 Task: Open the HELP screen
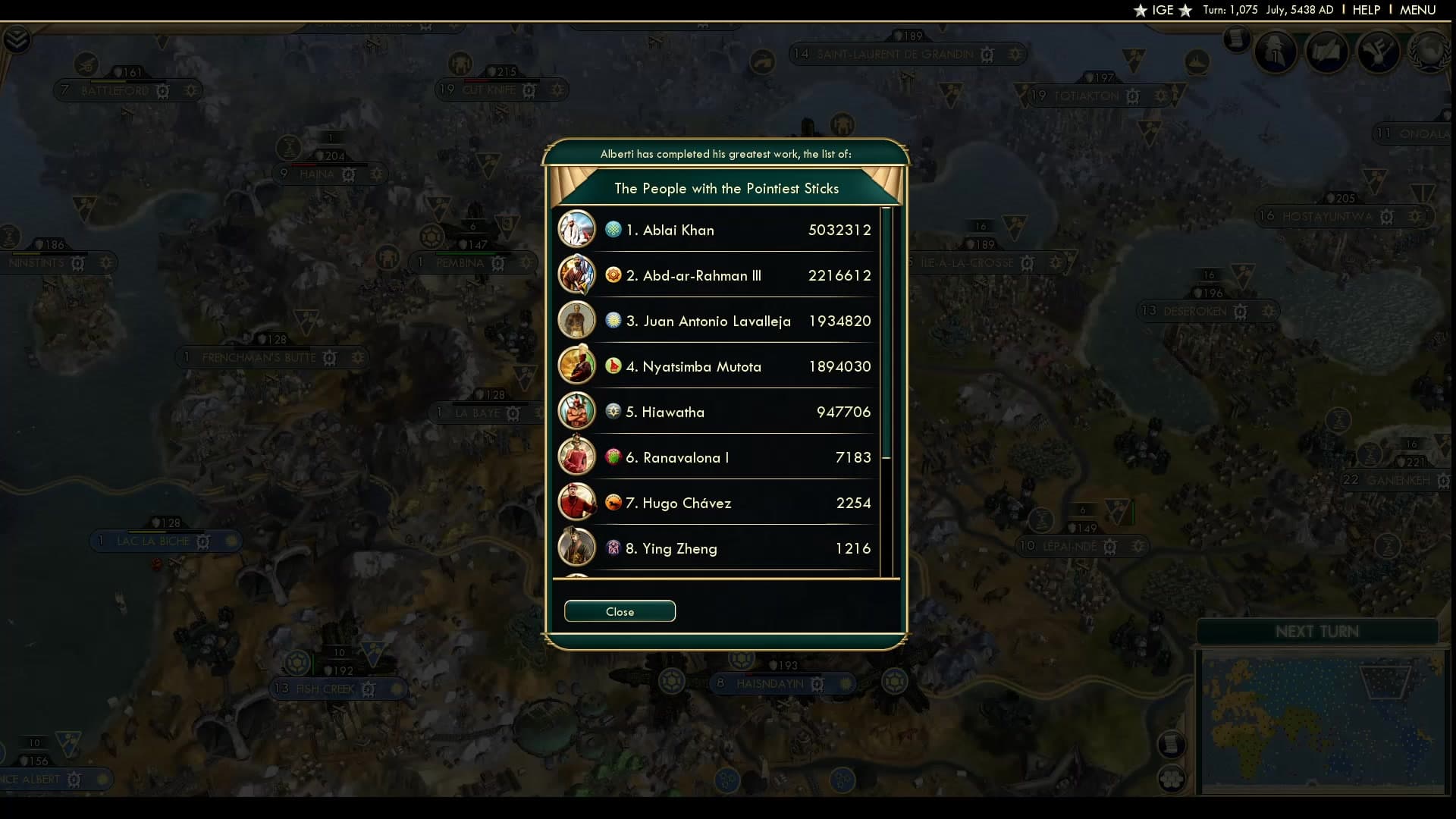(1365, 10)
